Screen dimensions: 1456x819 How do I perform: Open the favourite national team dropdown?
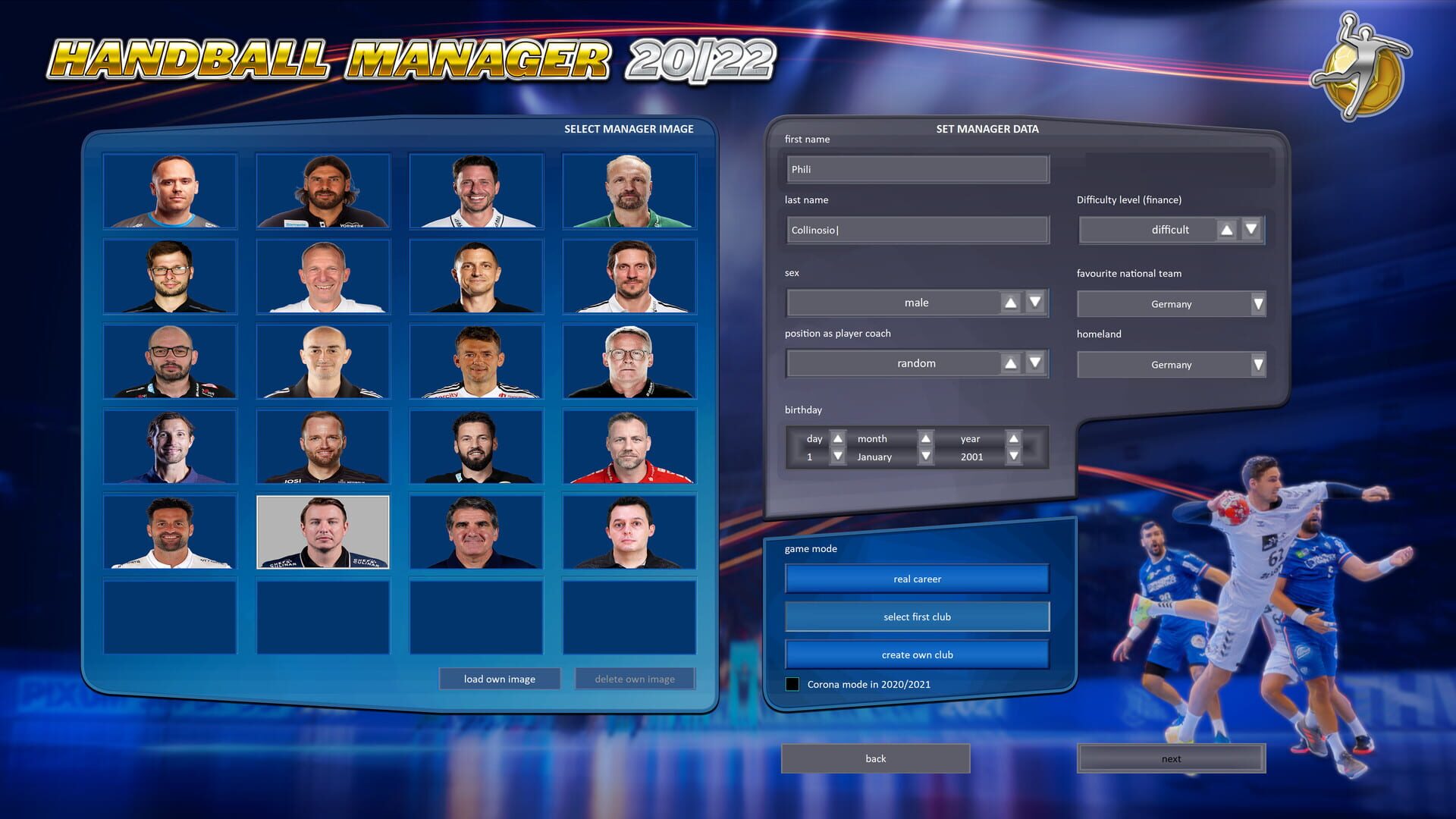click(x=1257, y=303)
